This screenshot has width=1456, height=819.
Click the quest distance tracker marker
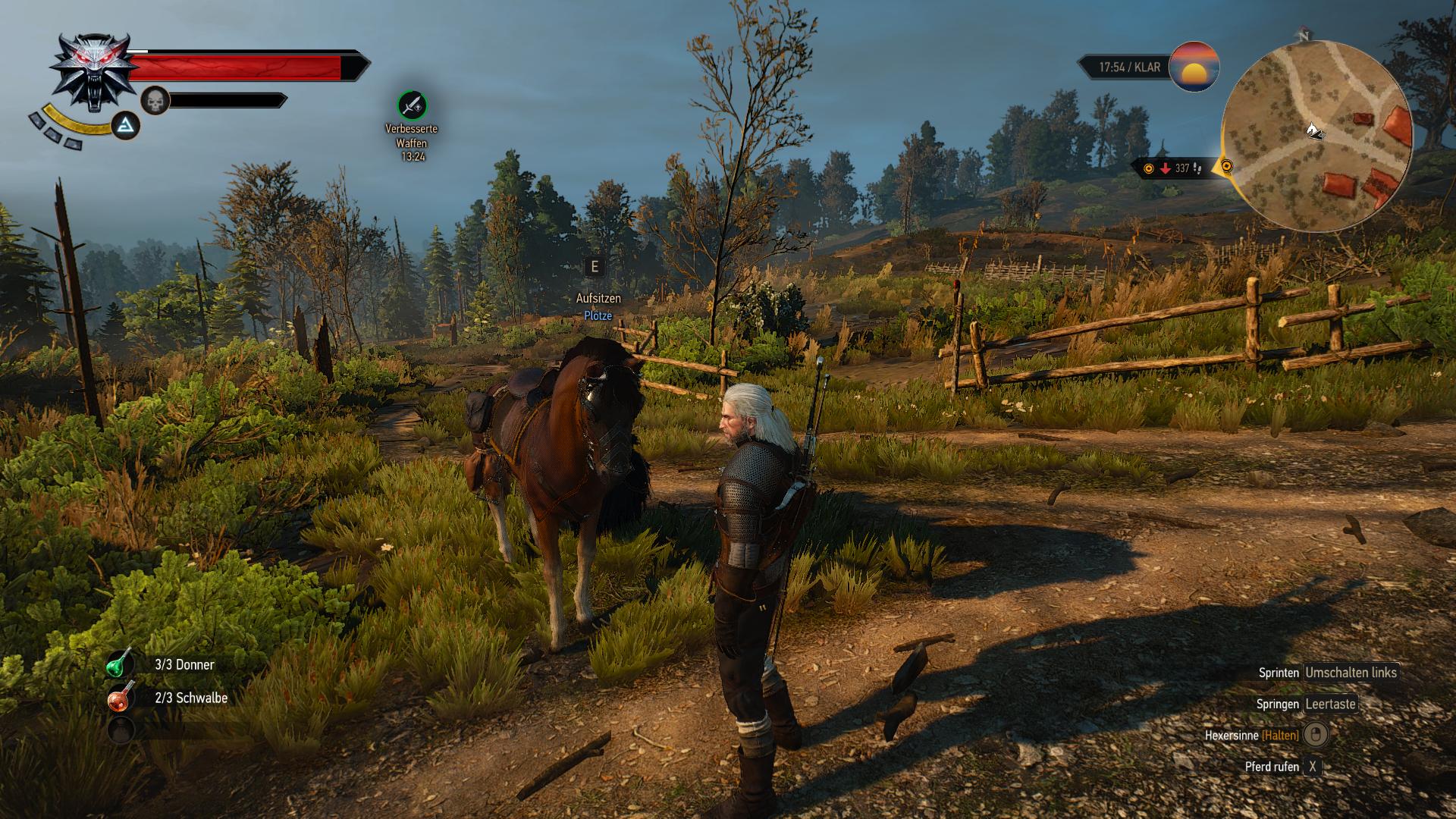tap(1173, 168)
